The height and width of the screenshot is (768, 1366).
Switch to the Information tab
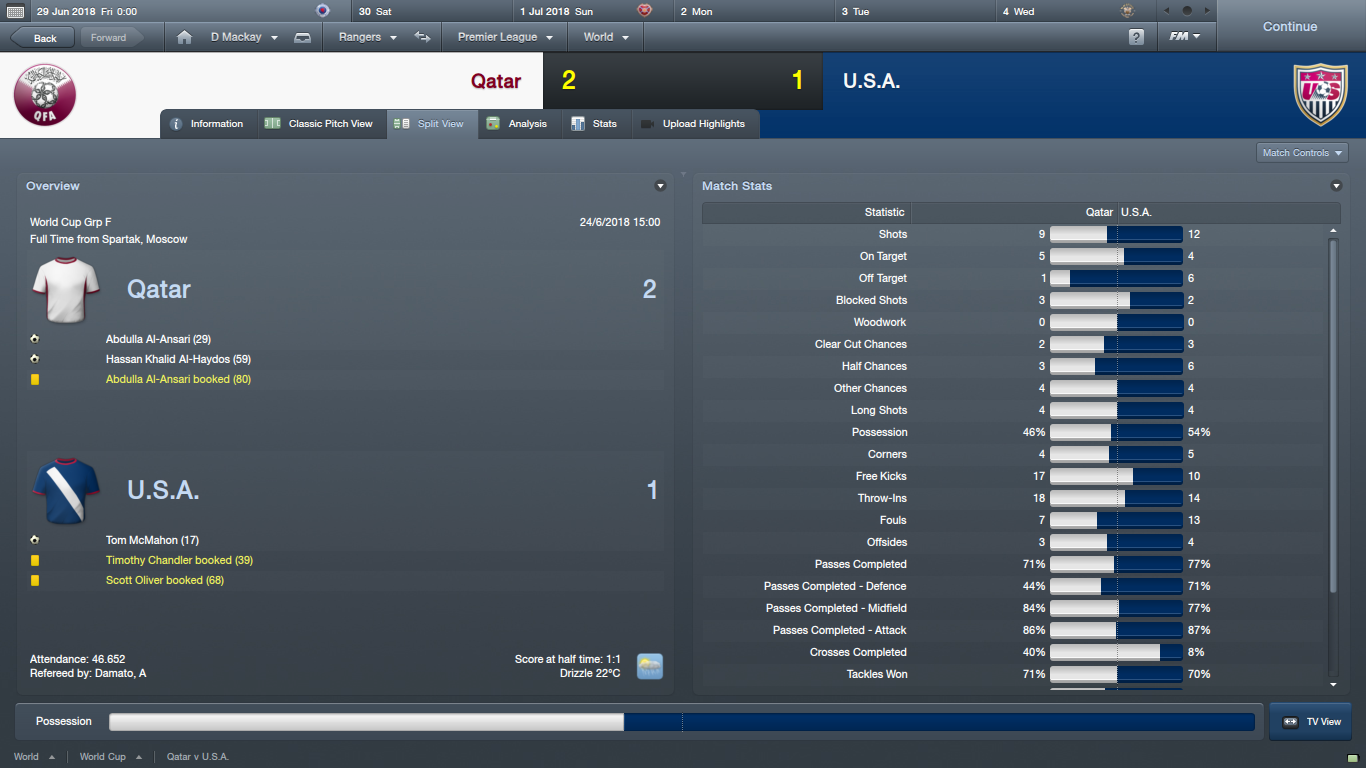[207, 124]
